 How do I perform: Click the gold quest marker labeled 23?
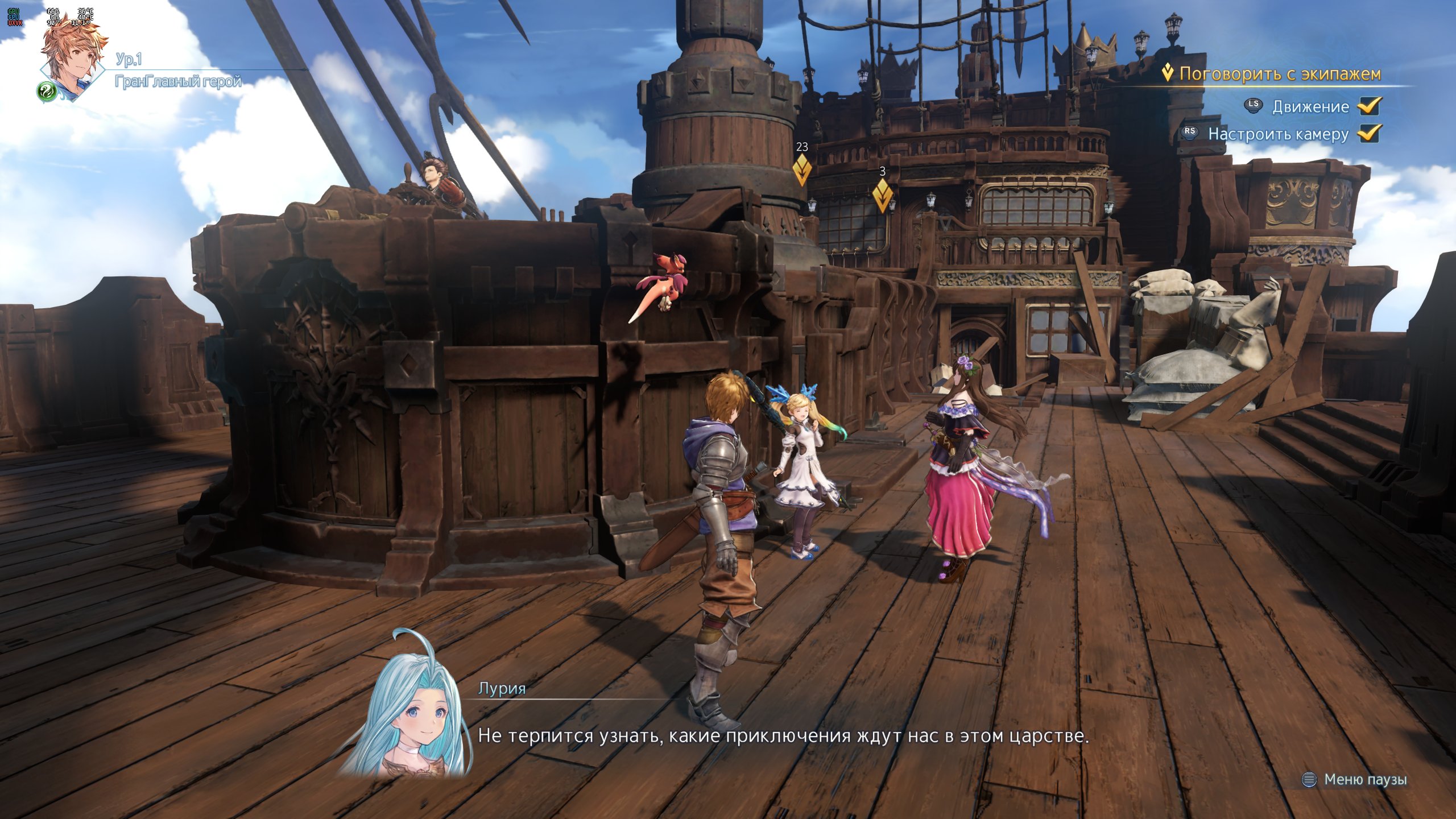802,168
